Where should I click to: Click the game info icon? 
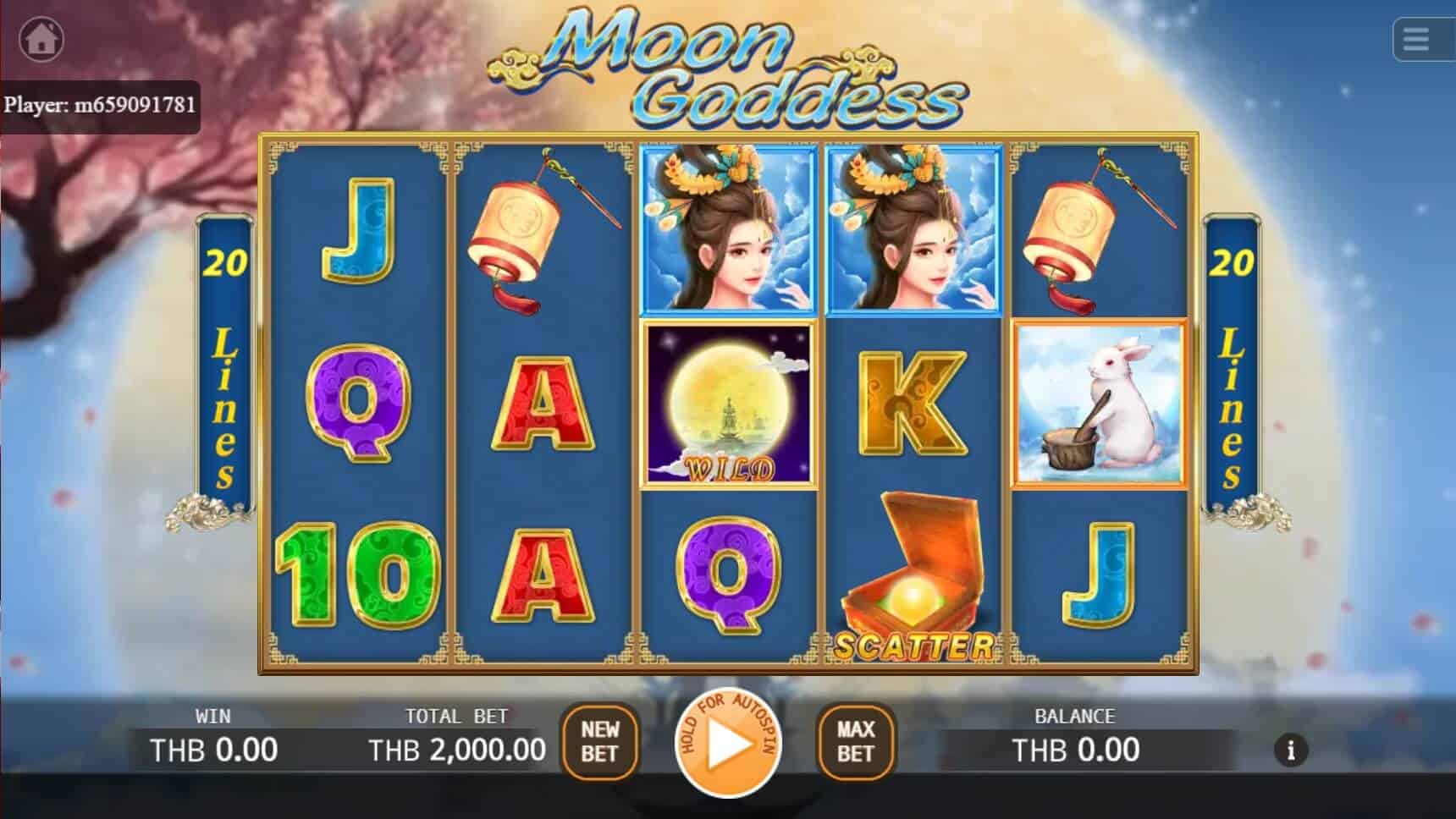click(1290, 750)
